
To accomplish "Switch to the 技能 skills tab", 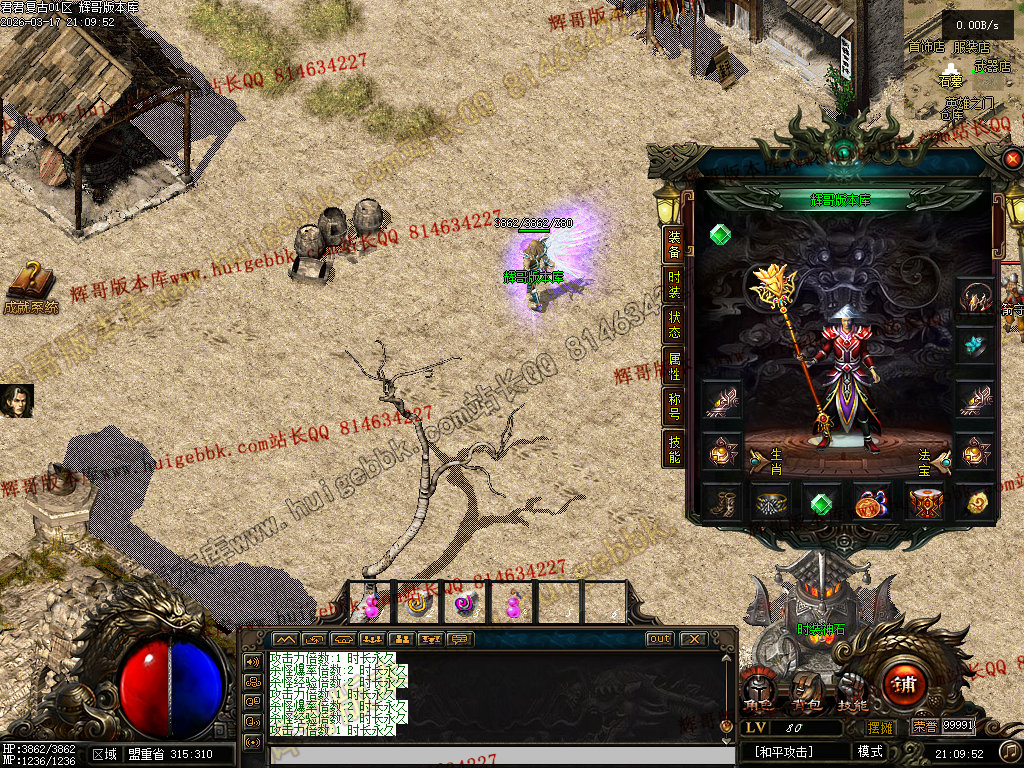I will point(674,449).
